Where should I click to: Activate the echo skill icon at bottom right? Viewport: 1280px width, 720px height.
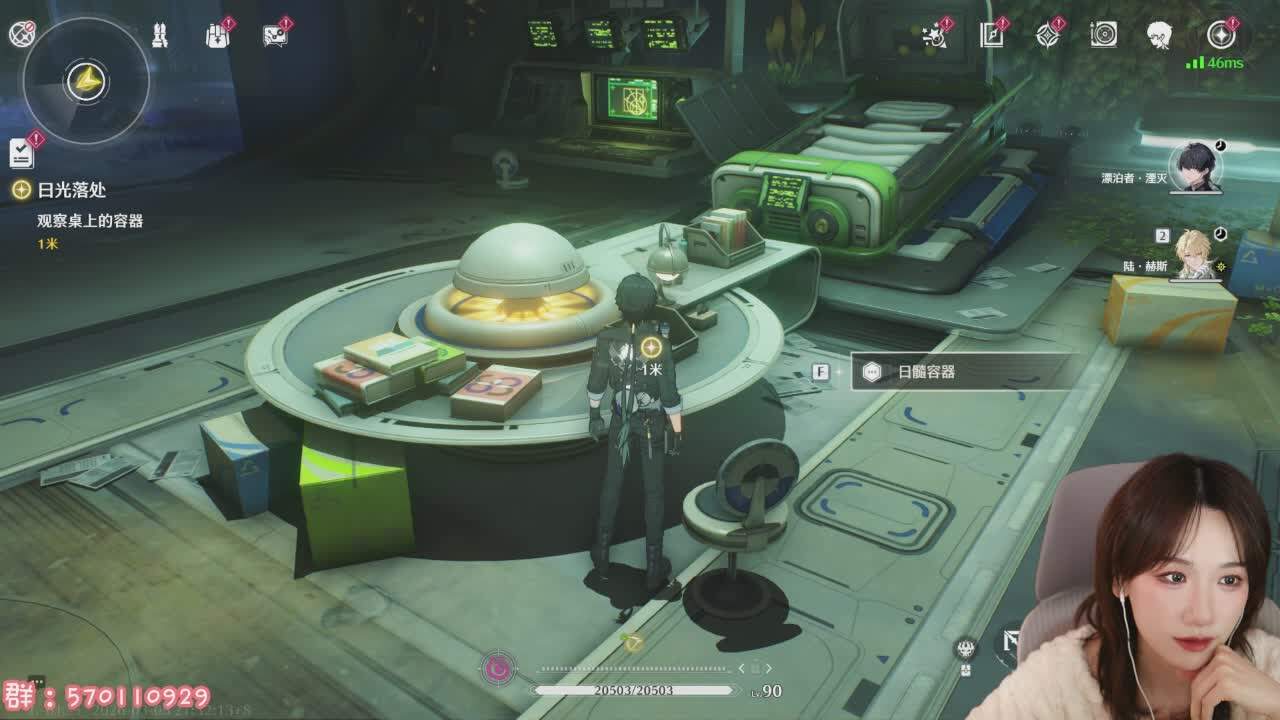tap(965, 648)
